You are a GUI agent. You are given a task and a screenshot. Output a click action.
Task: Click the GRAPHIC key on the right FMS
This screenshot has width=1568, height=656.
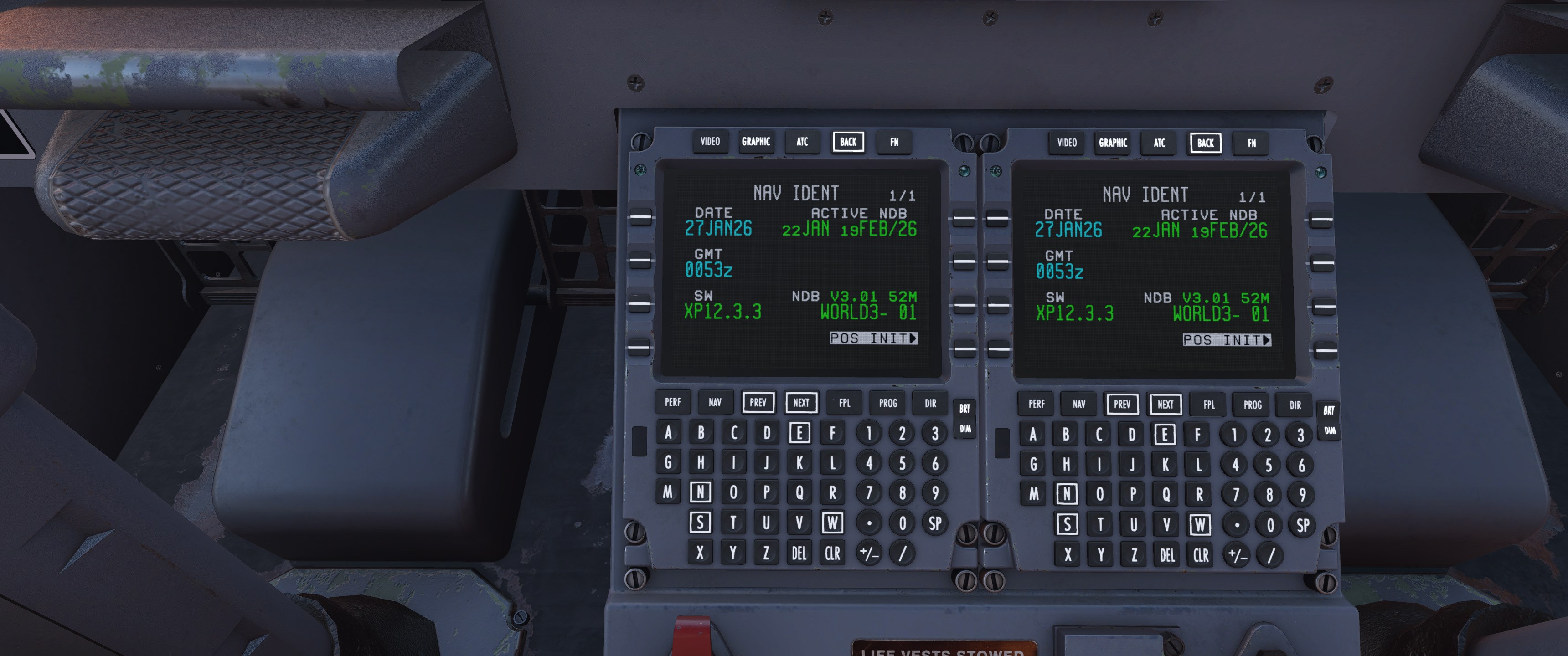[1113, 143]
